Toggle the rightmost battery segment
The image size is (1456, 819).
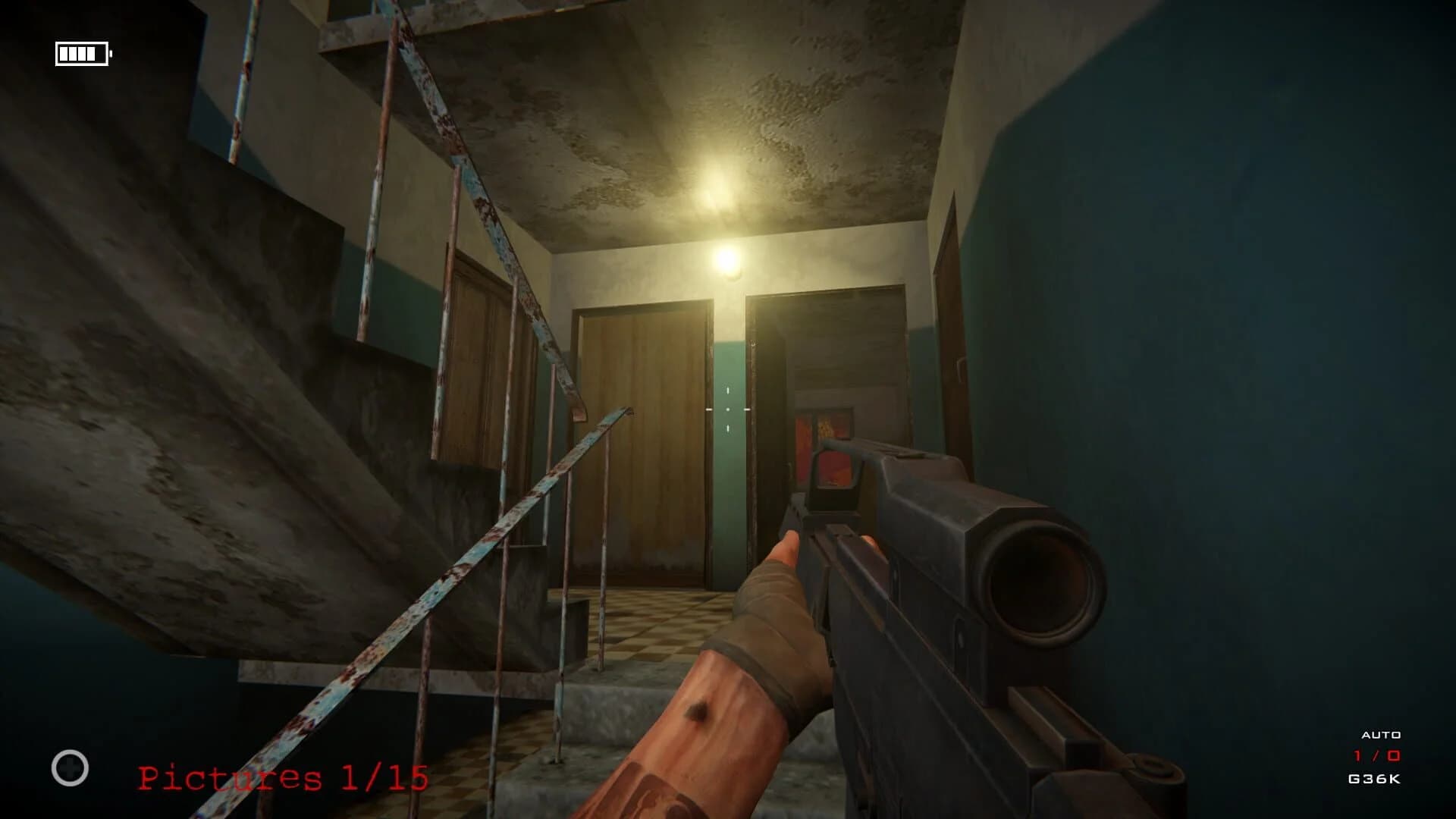coord(91,54)
